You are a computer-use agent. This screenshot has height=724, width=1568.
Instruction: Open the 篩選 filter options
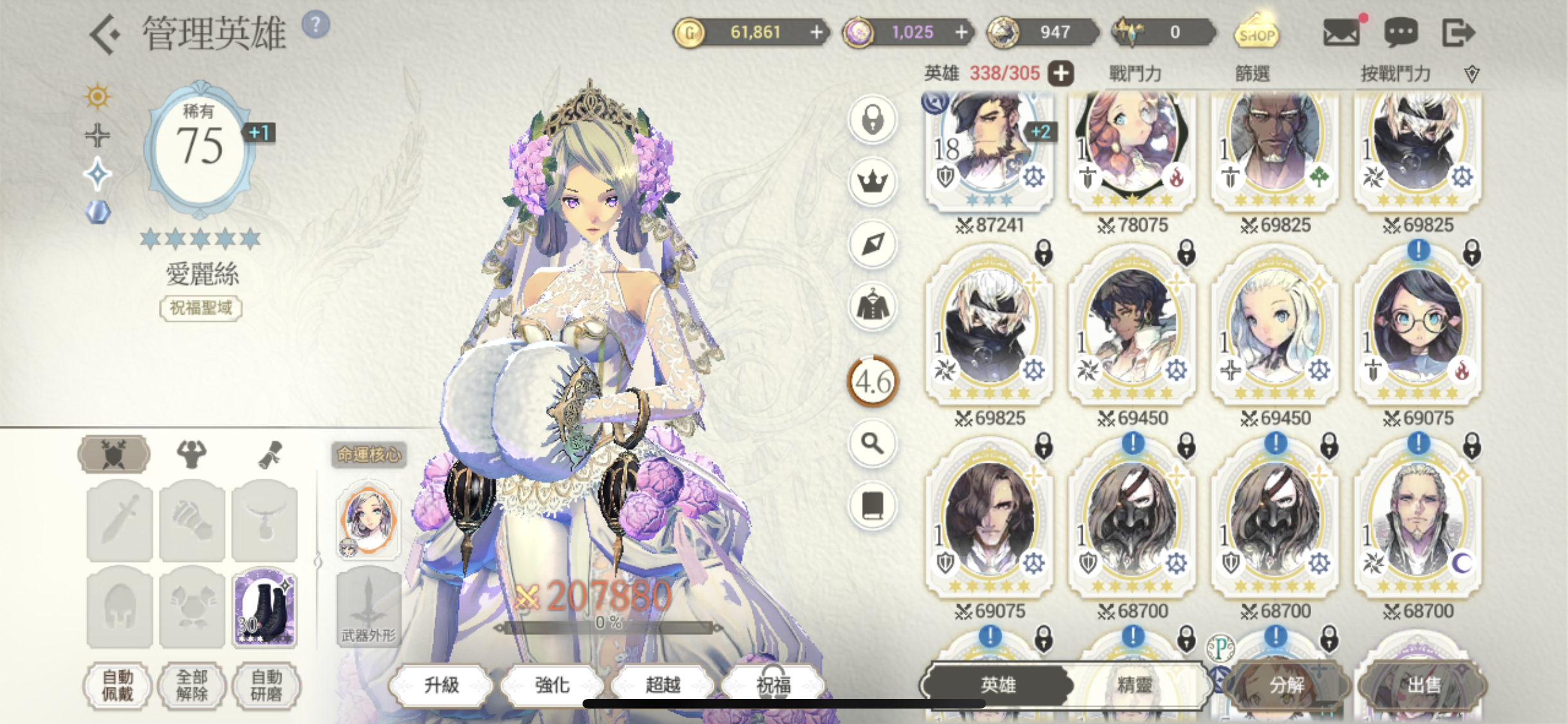point(1252,74)
